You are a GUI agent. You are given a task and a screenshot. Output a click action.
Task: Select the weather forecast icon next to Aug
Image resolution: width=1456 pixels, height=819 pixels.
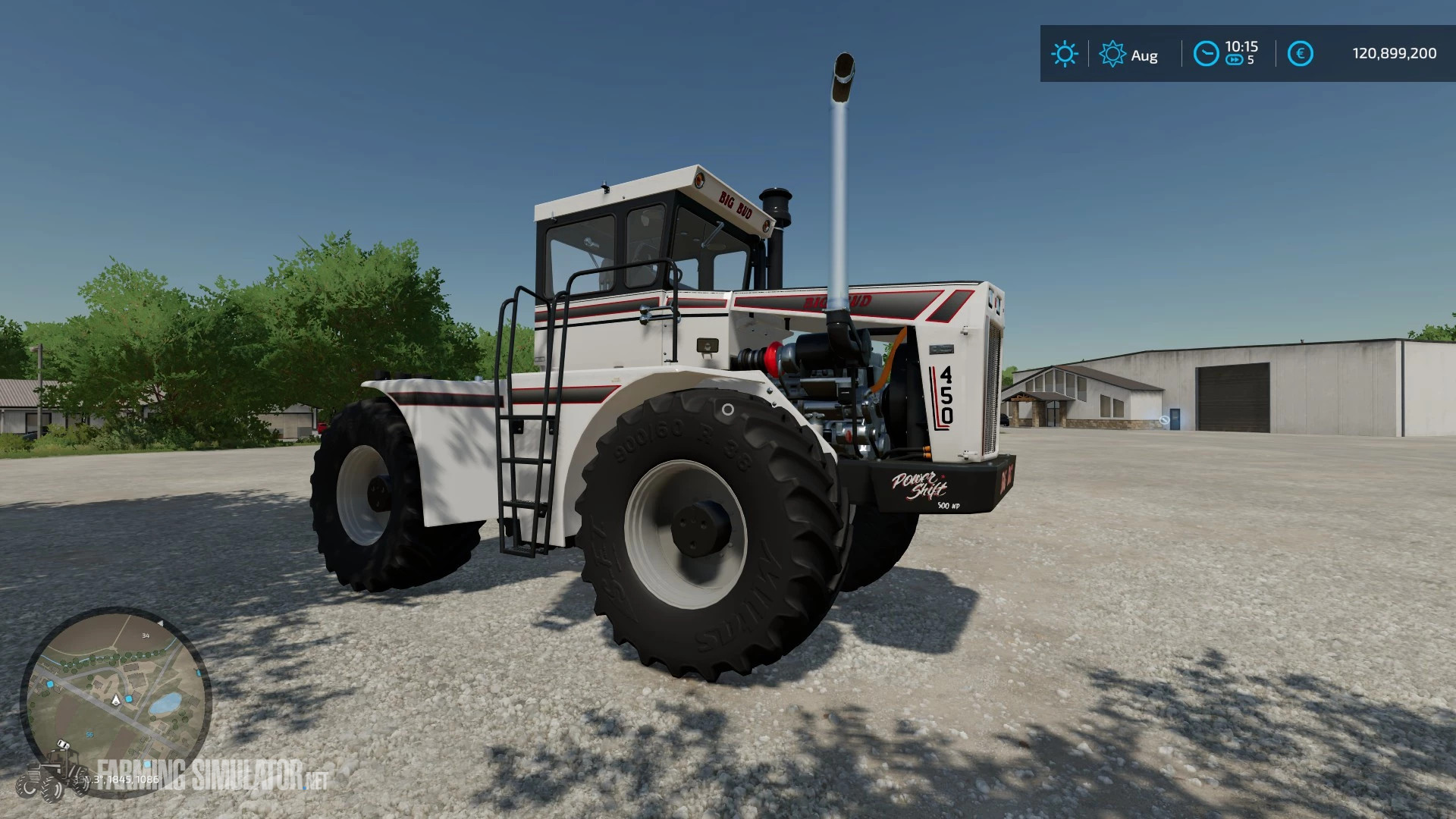tap(1112, 52)
